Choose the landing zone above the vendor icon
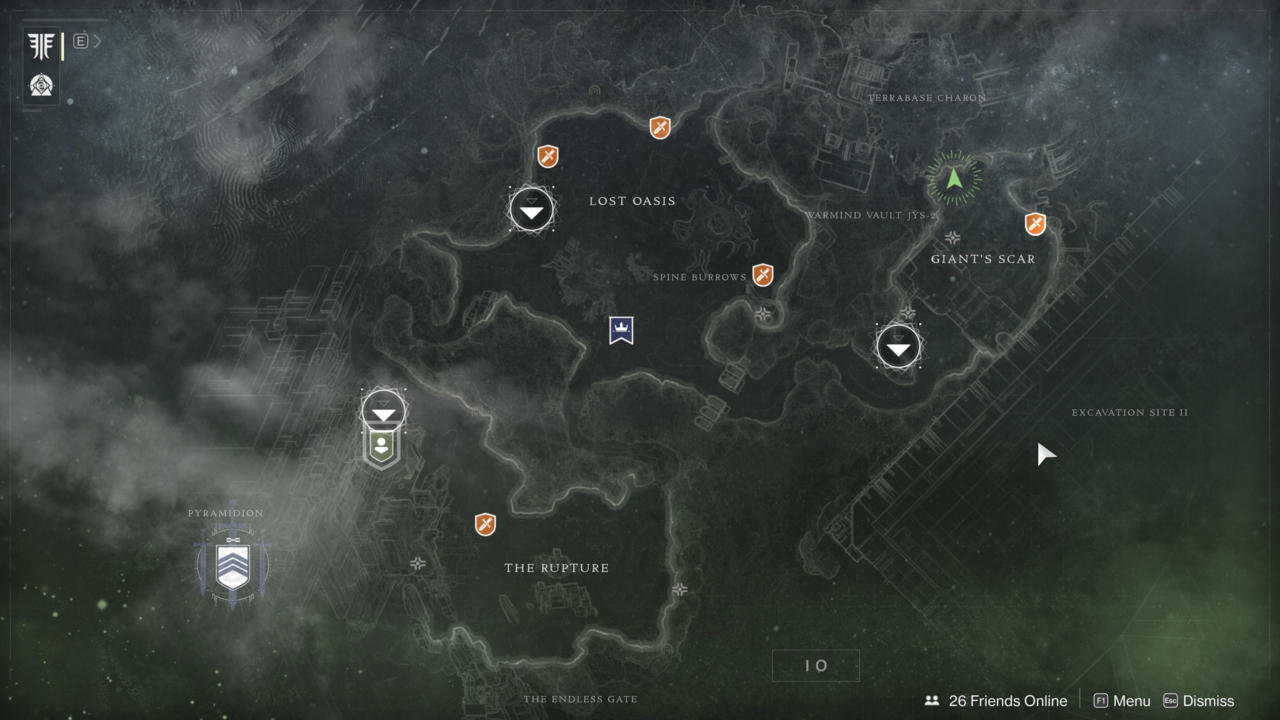Screen dimensions: 1280x720 [383, 410]
